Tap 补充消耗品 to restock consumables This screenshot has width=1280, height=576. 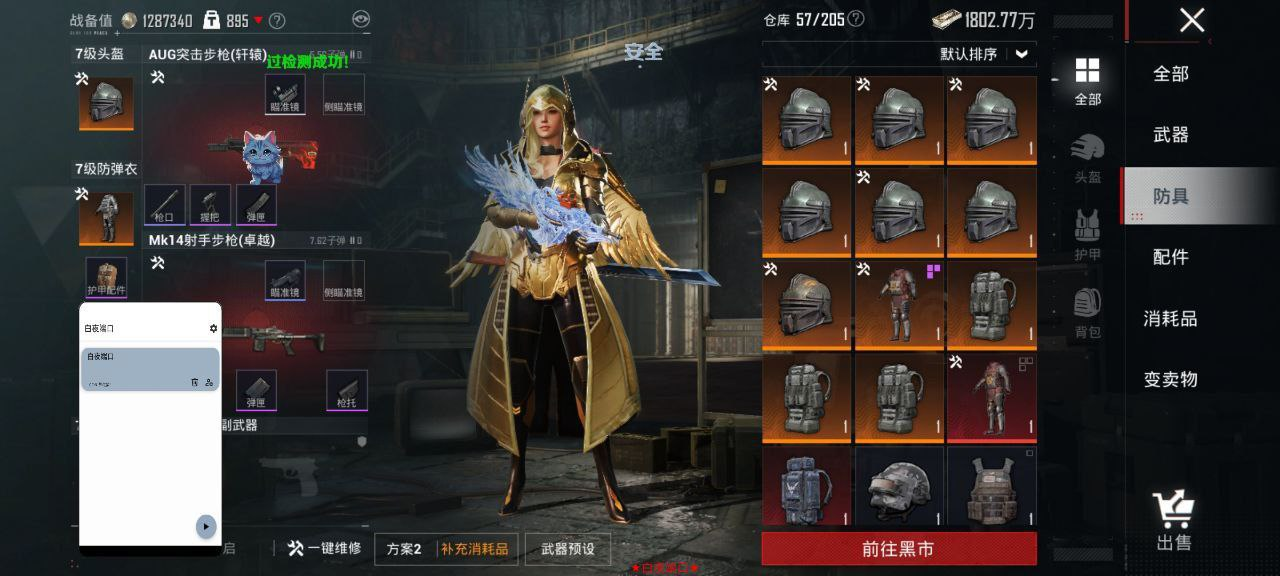[475, 549]
